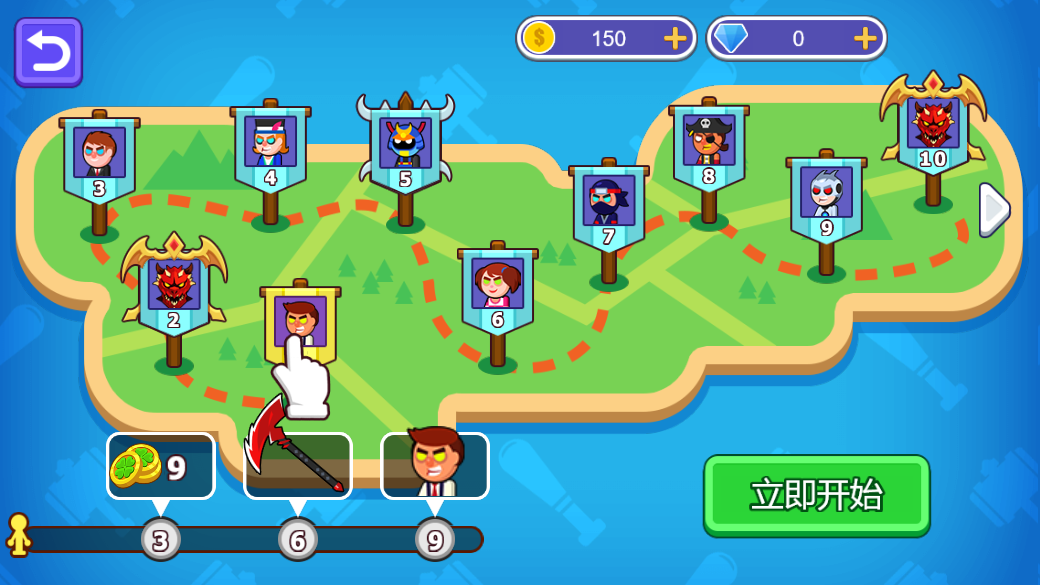This screenshot has width=1040, height=585.
Task: Select the level 3 banner
Action: pos(99,160)
